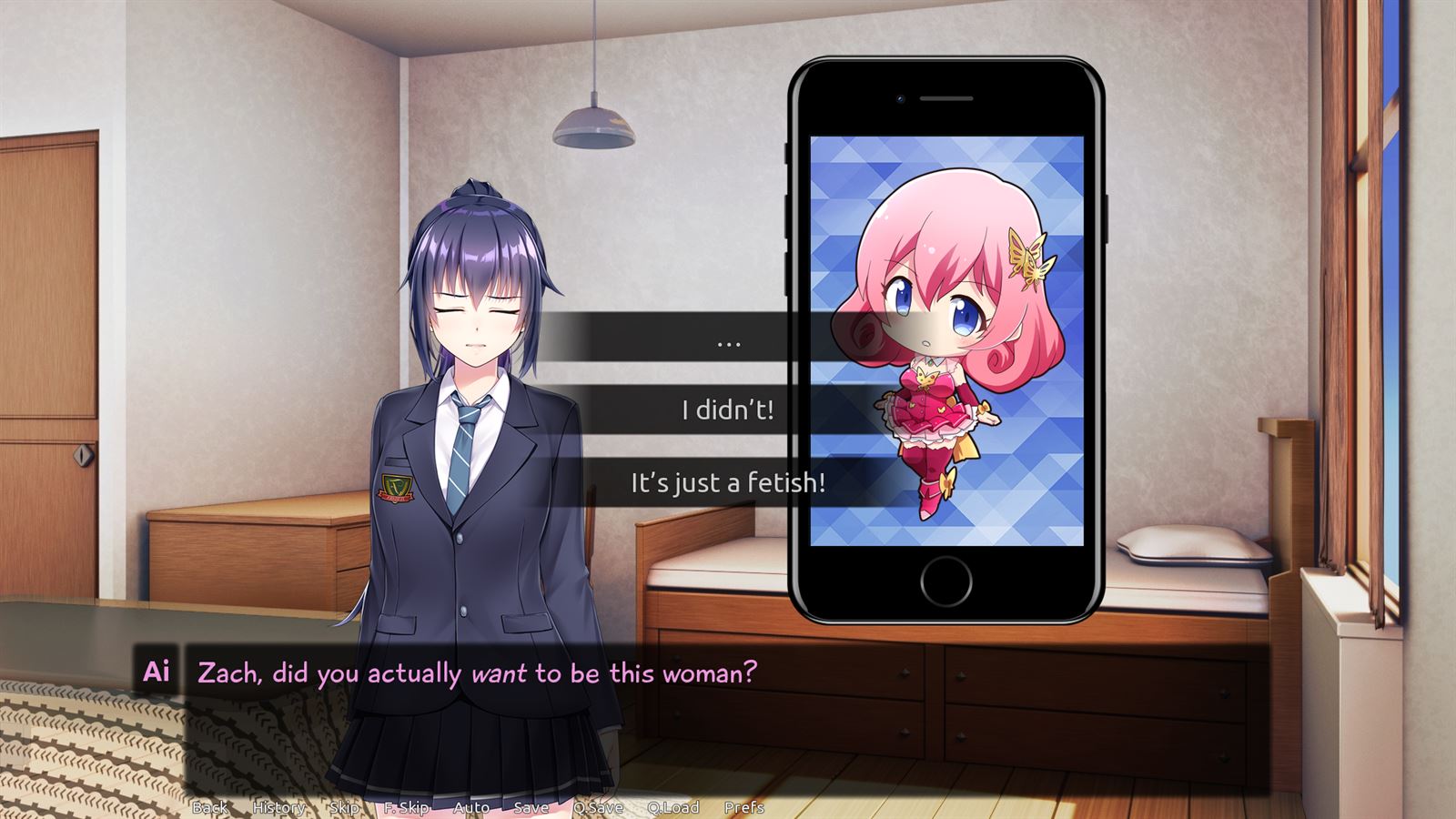Select the '...' speech bubble
Image resolution: width=1456 pixels, height=819 pixels.
728,341
